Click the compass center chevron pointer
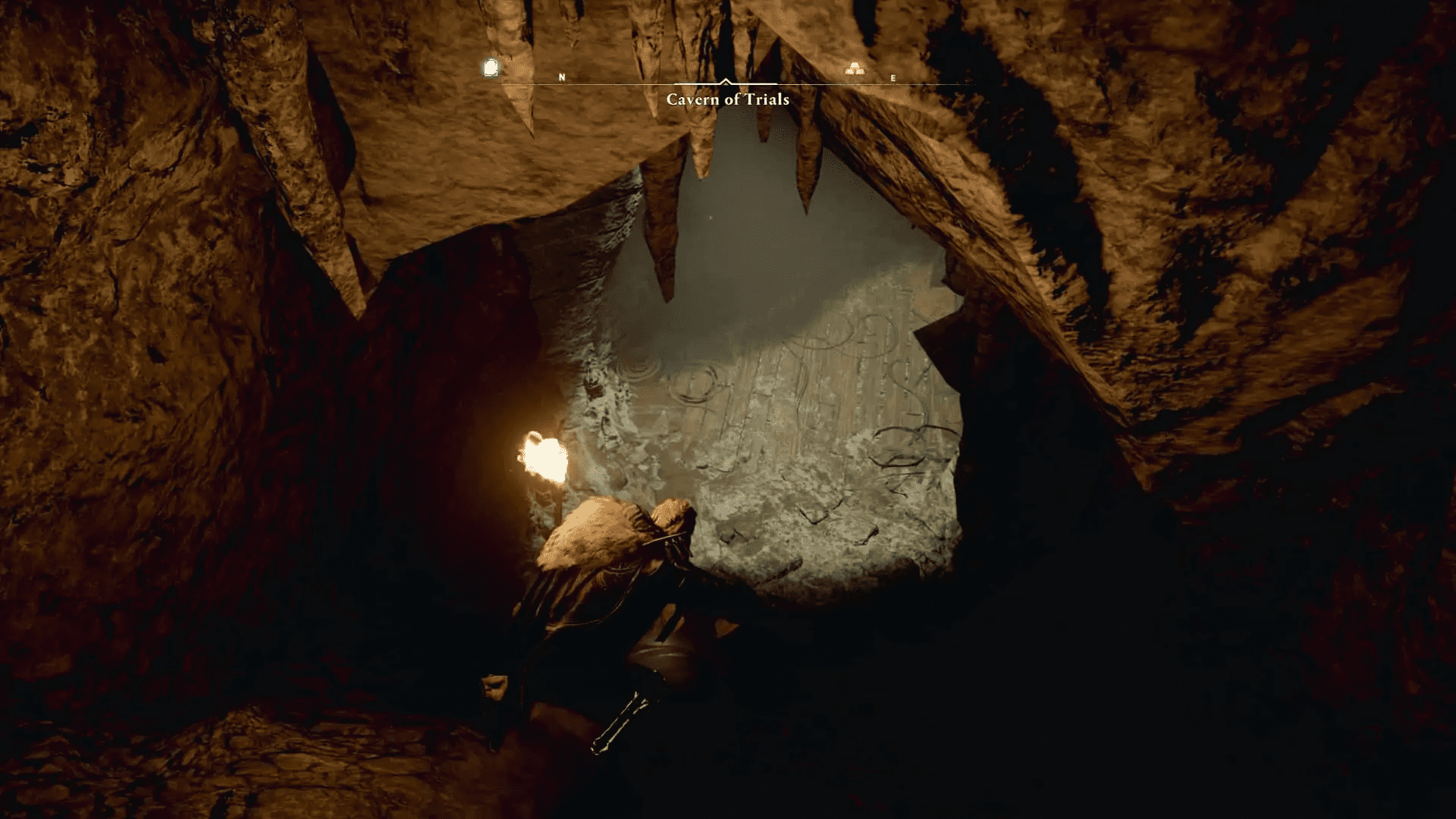 727,80
